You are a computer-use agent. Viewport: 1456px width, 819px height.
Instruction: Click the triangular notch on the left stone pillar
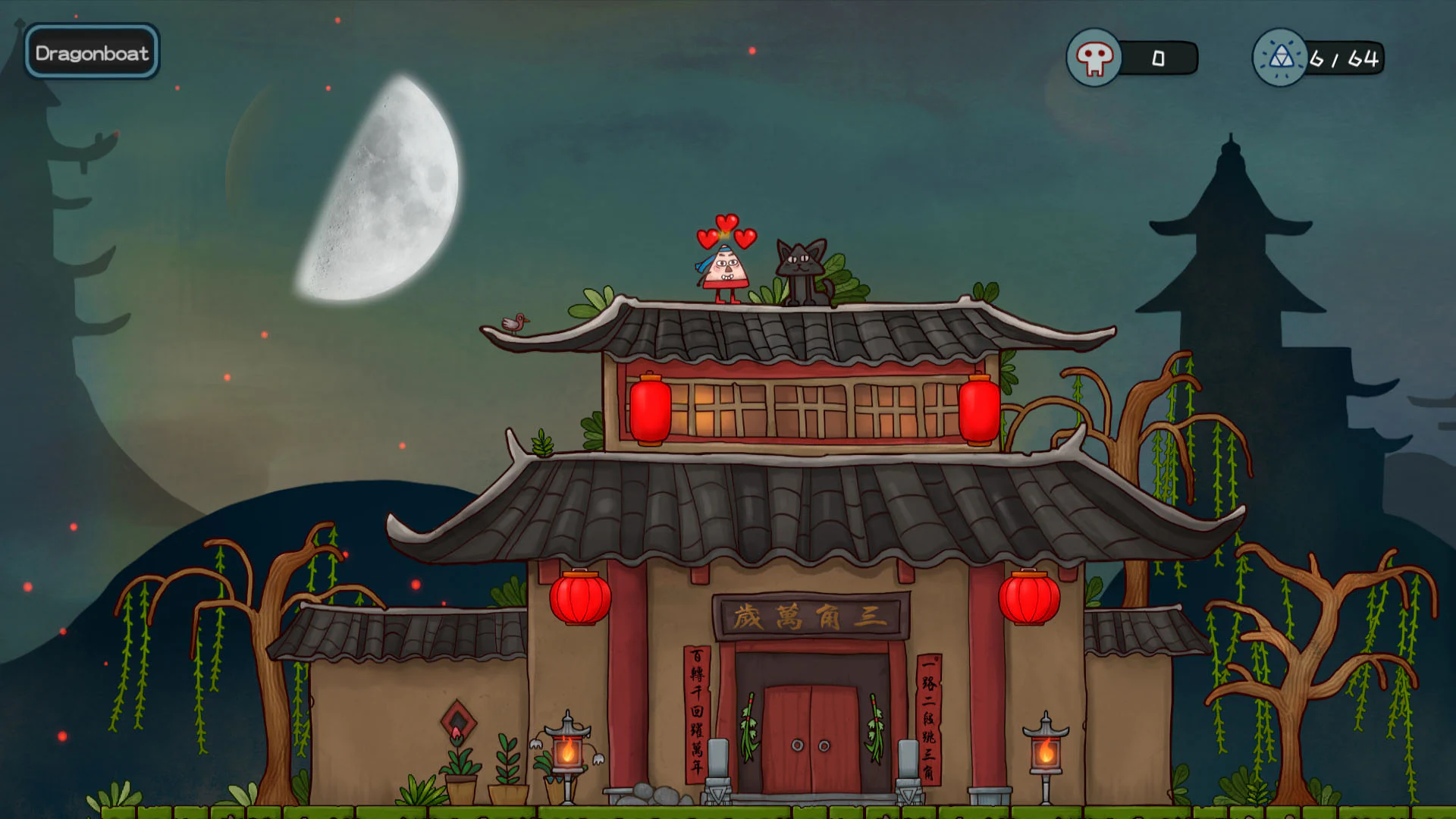point(717,796)
